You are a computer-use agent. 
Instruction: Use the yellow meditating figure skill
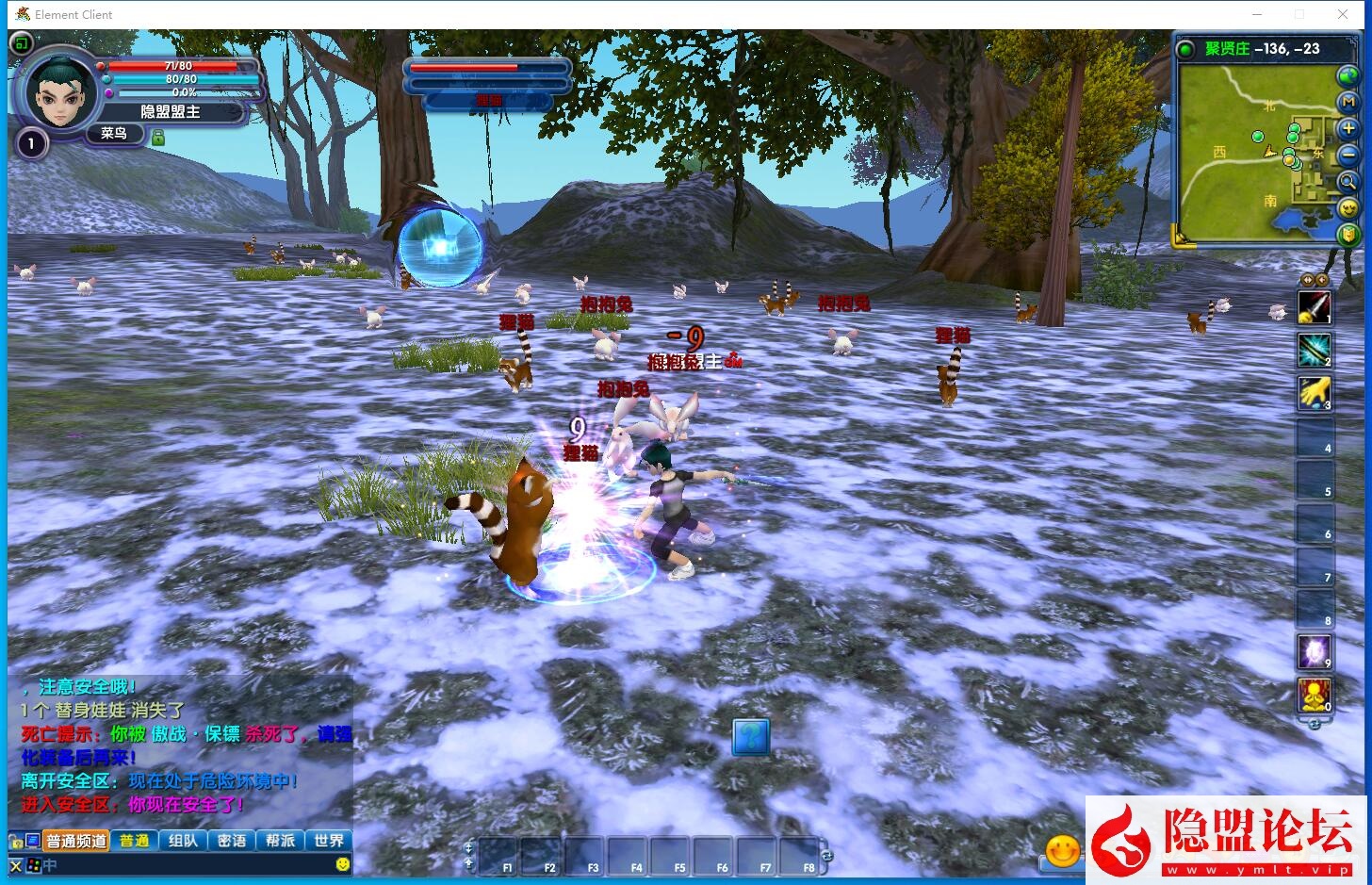pyautogui.click(x=1315, y=696)
